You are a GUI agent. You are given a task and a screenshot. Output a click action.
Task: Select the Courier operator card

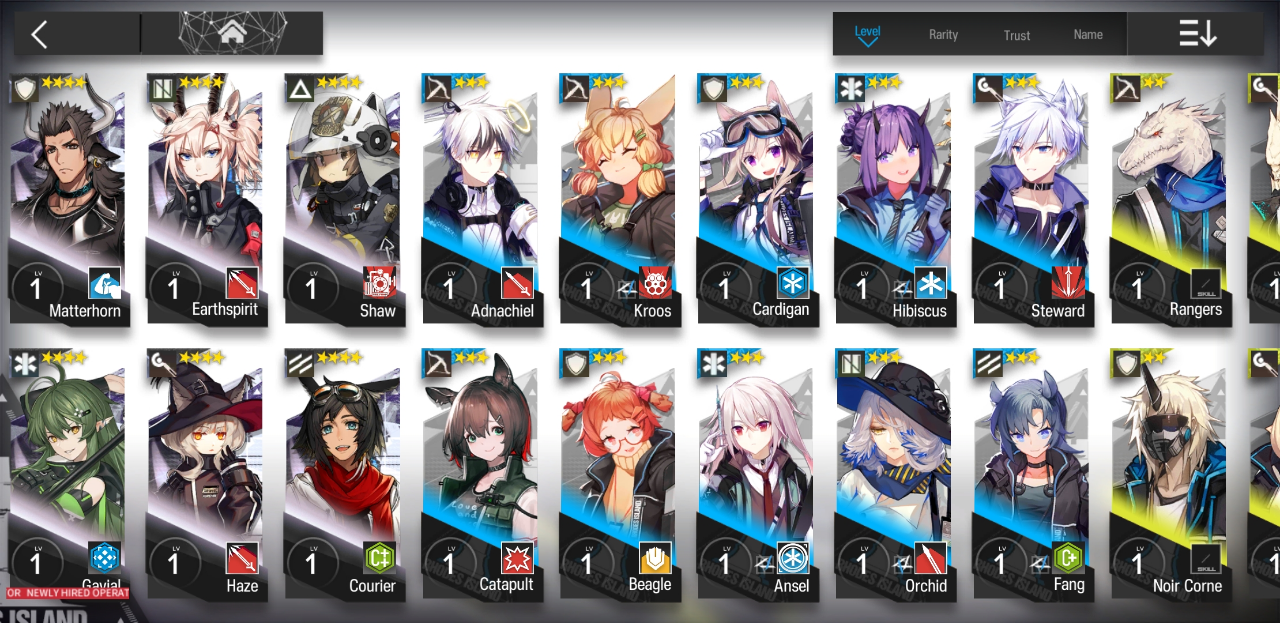(343, 475)
